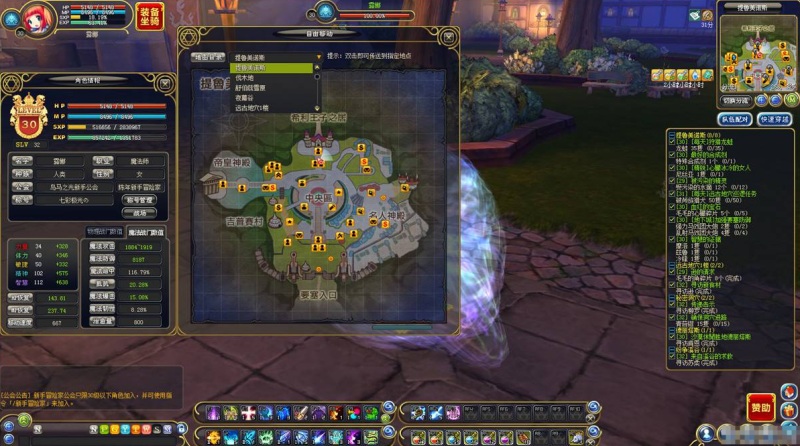
Task: Click the red 装备坐骑 button
Action: click(x=149, y=18)
